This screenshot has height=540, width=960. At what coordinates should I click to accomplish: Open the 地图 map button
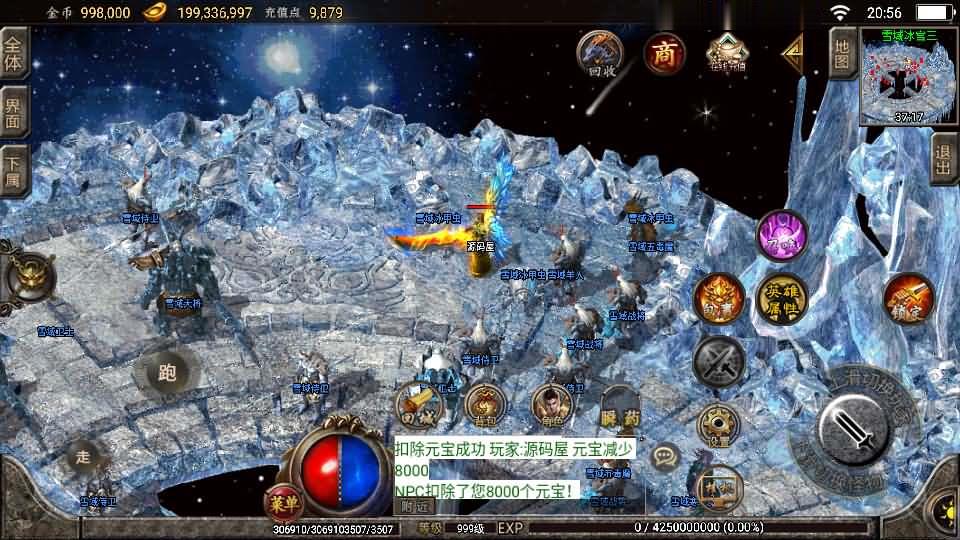(x=842, y=54)
